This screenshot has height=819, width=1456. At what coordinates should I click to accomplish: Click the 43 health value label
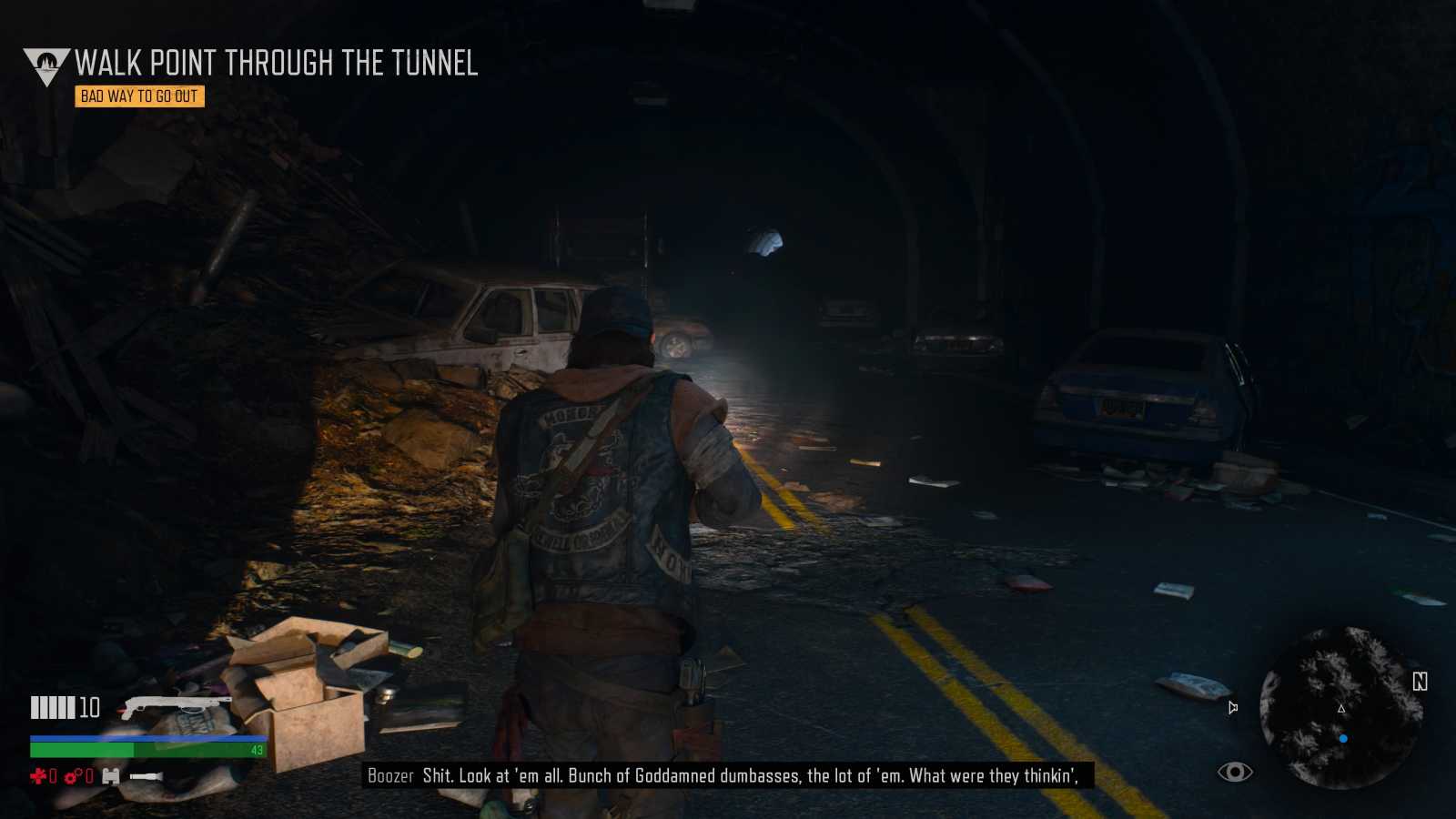coord(256,751)
